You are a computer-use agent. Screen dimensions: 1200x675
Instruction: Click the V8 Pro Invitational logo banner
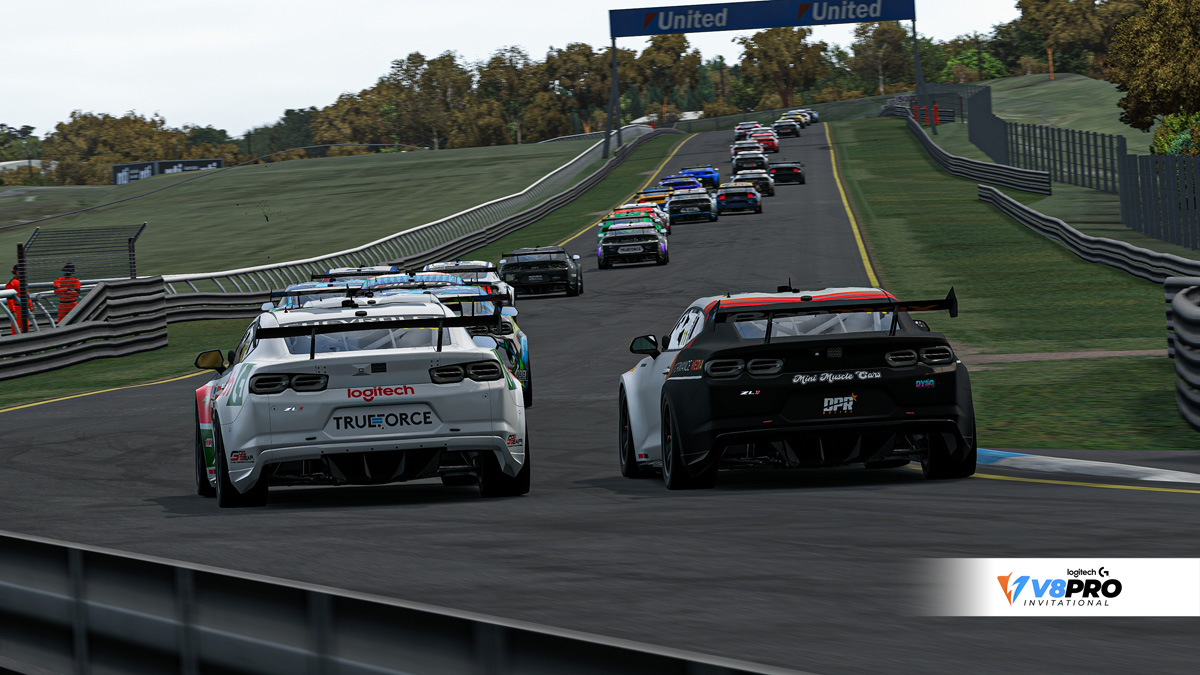coord(1060,587)
